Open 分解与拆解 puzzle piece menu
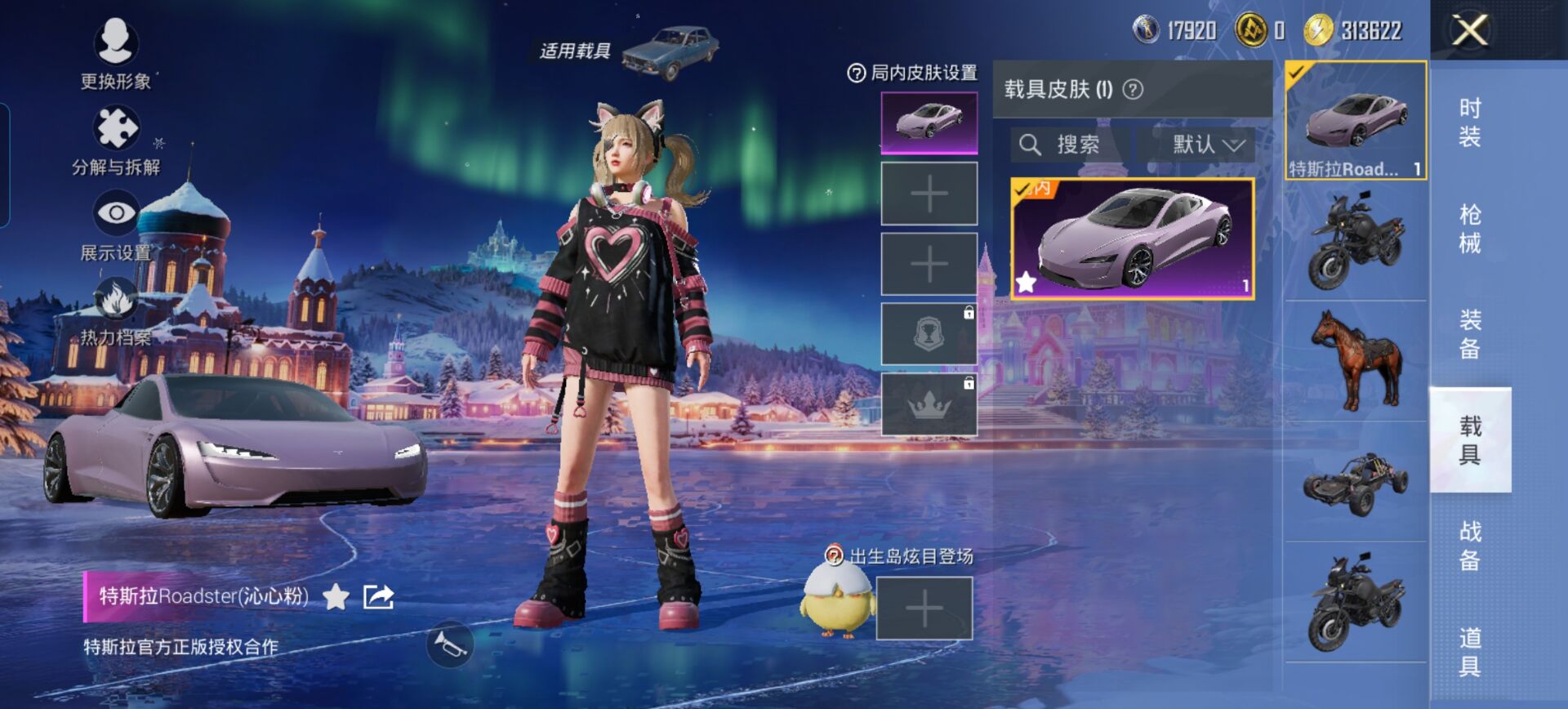Screen dimensions: 1568x709 (116, 140)
